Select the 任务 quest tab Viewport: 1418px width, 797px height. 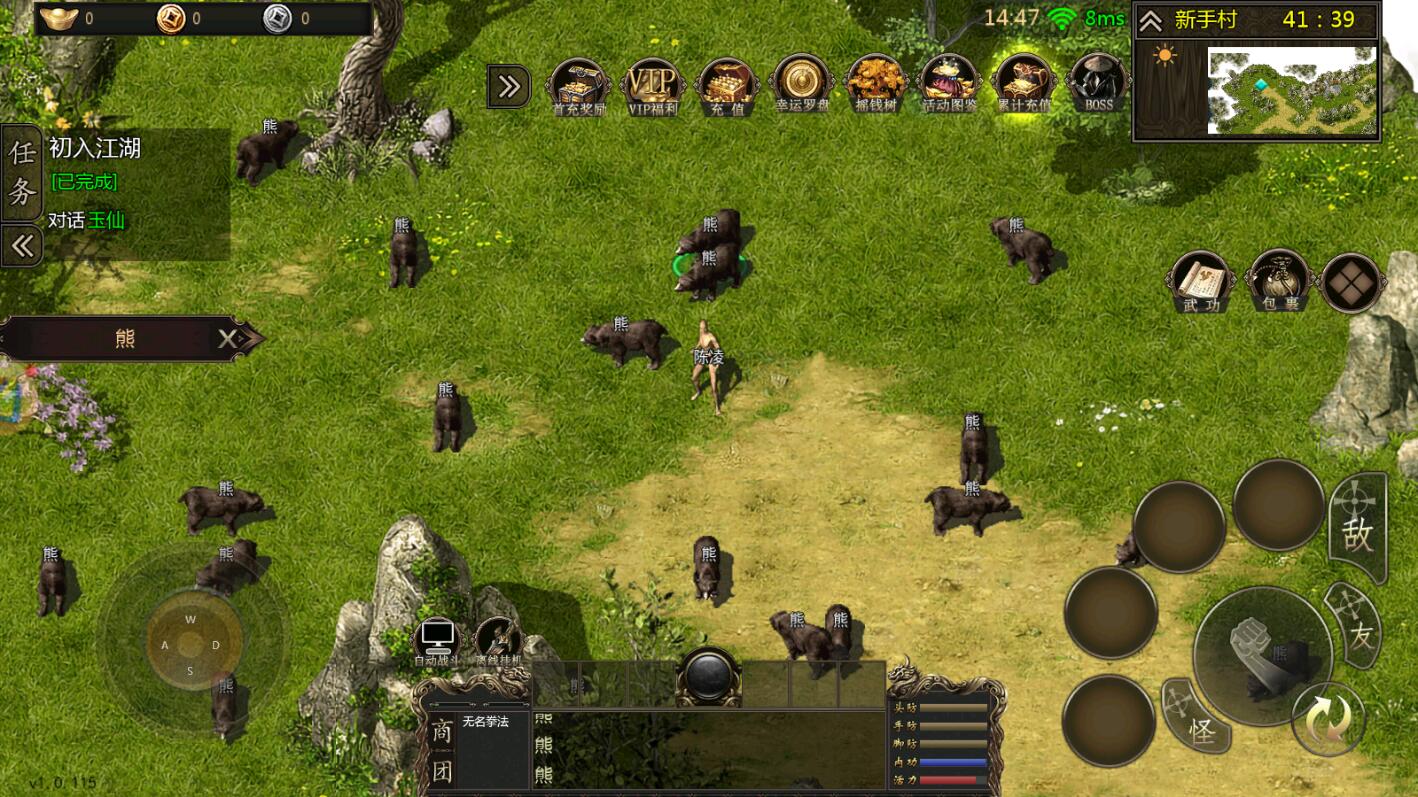click(x=22, y=172)
